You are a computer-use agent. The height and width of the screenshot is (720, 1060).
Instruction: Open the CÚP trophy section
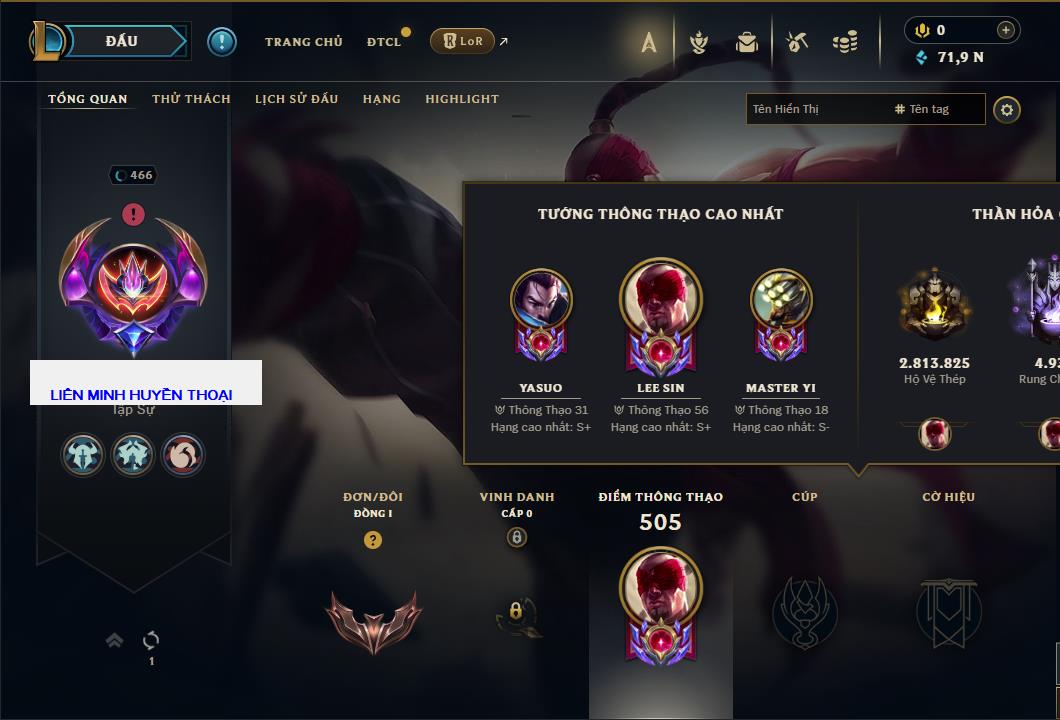tap(805, 611)
